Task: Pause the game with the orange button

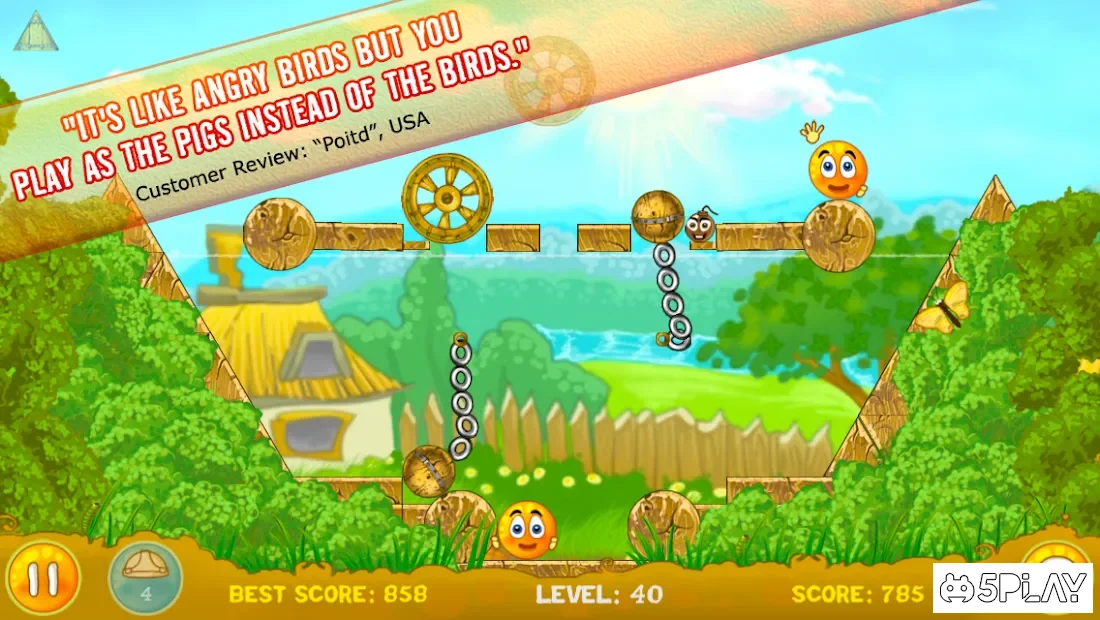Action: click(40, 579)
